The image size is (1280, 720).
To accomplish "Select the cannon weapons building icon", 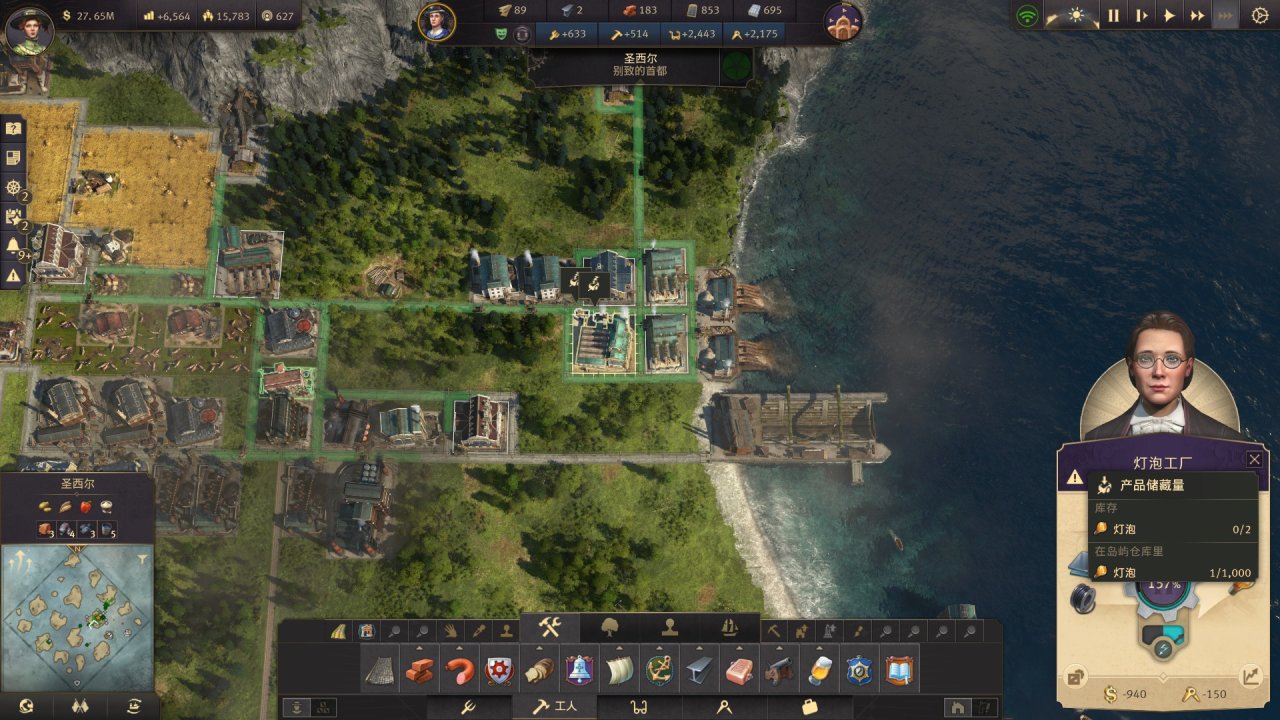I will [778, 671].
